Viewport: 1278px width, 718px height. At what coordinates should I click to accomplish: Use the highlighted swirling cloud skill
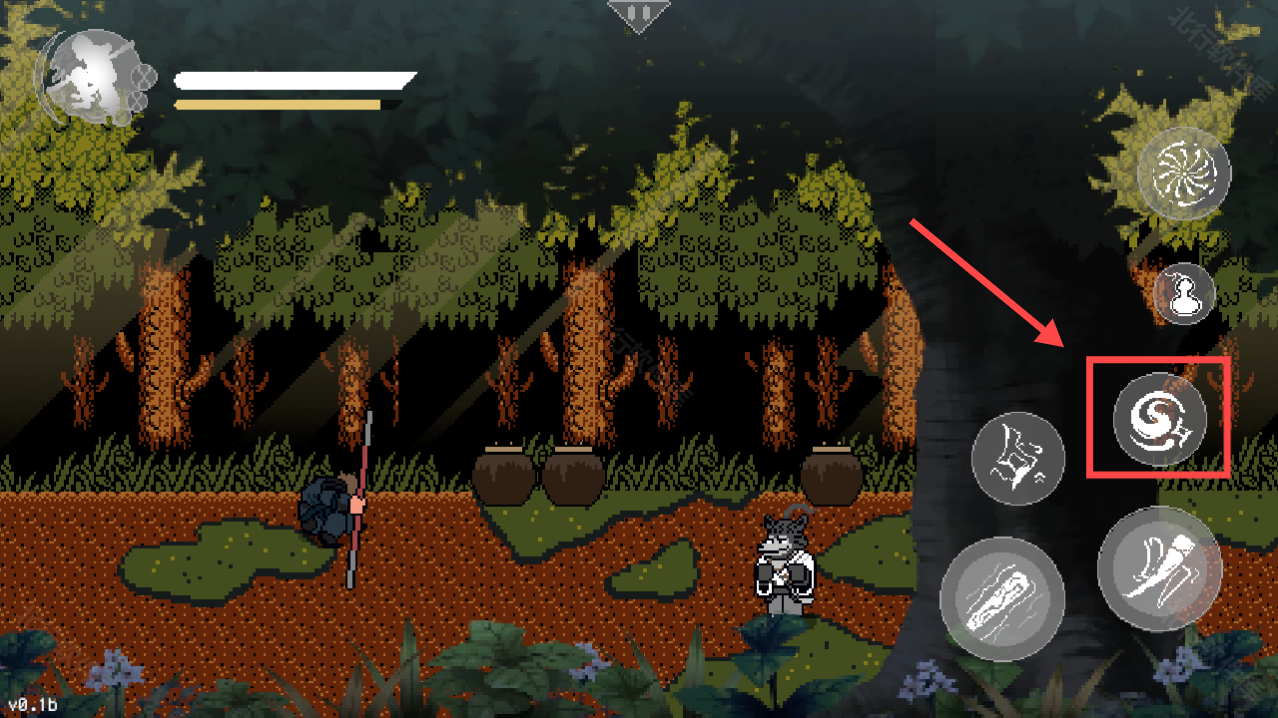click(1160, 418)
